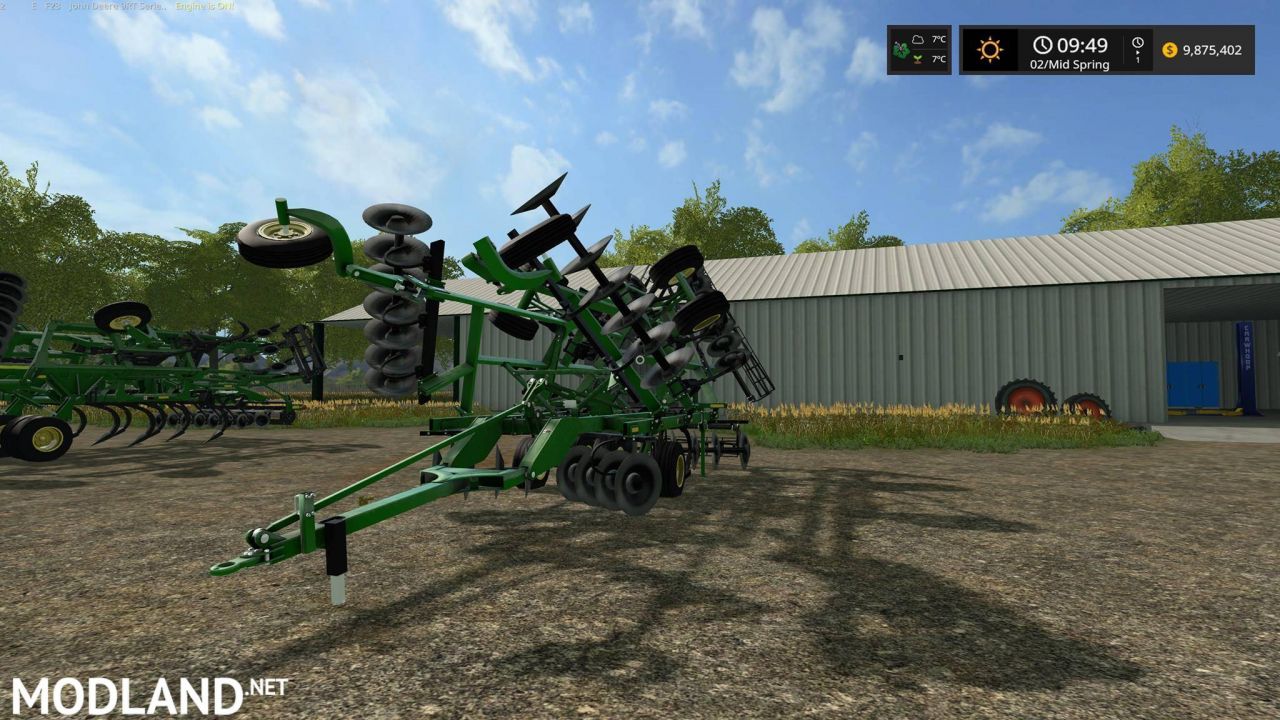Toggle the E key prompt
This screenshot has height=720, width=1280.
coord(35,7)
